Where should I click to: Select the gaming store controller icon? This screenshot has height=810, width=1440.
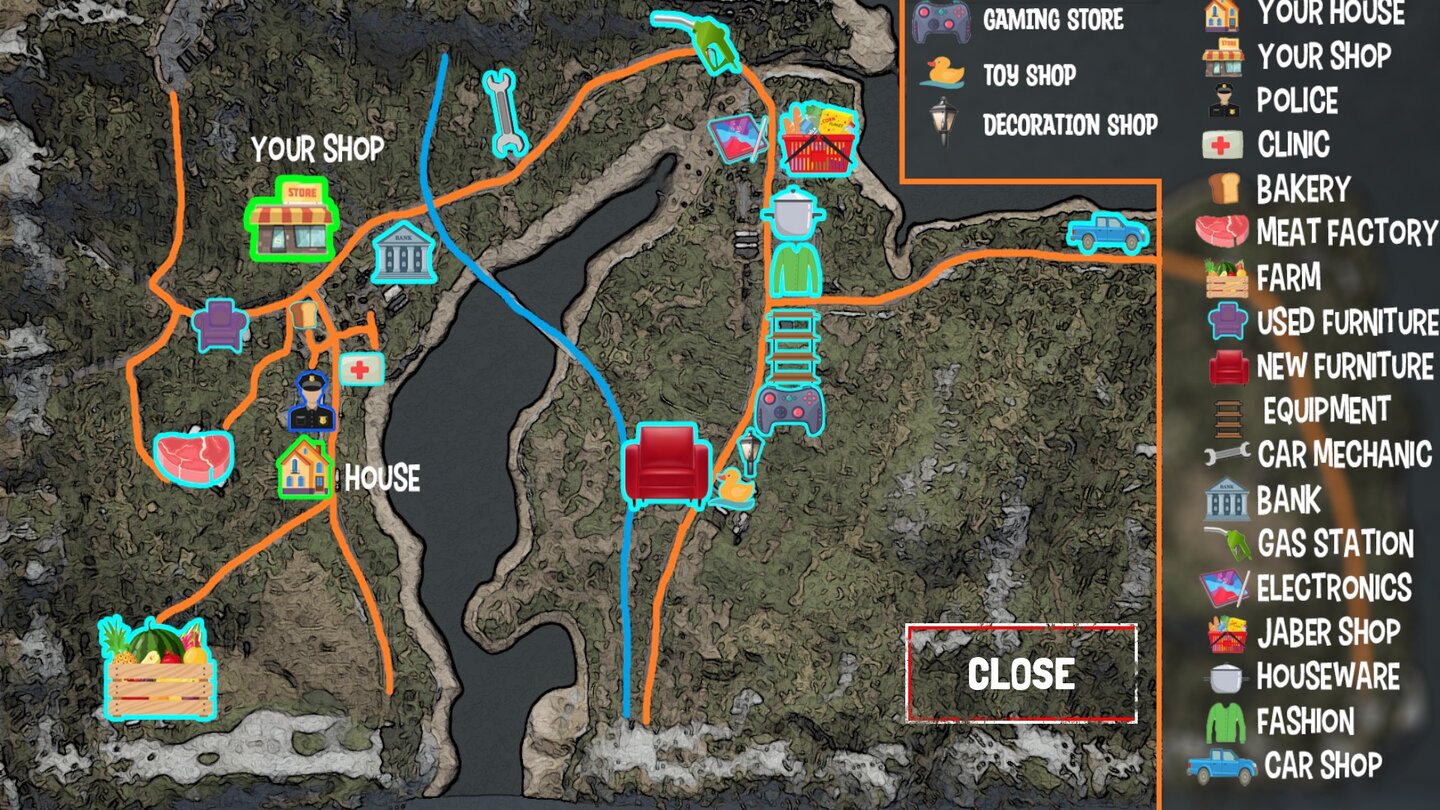[x=789, y=412]
